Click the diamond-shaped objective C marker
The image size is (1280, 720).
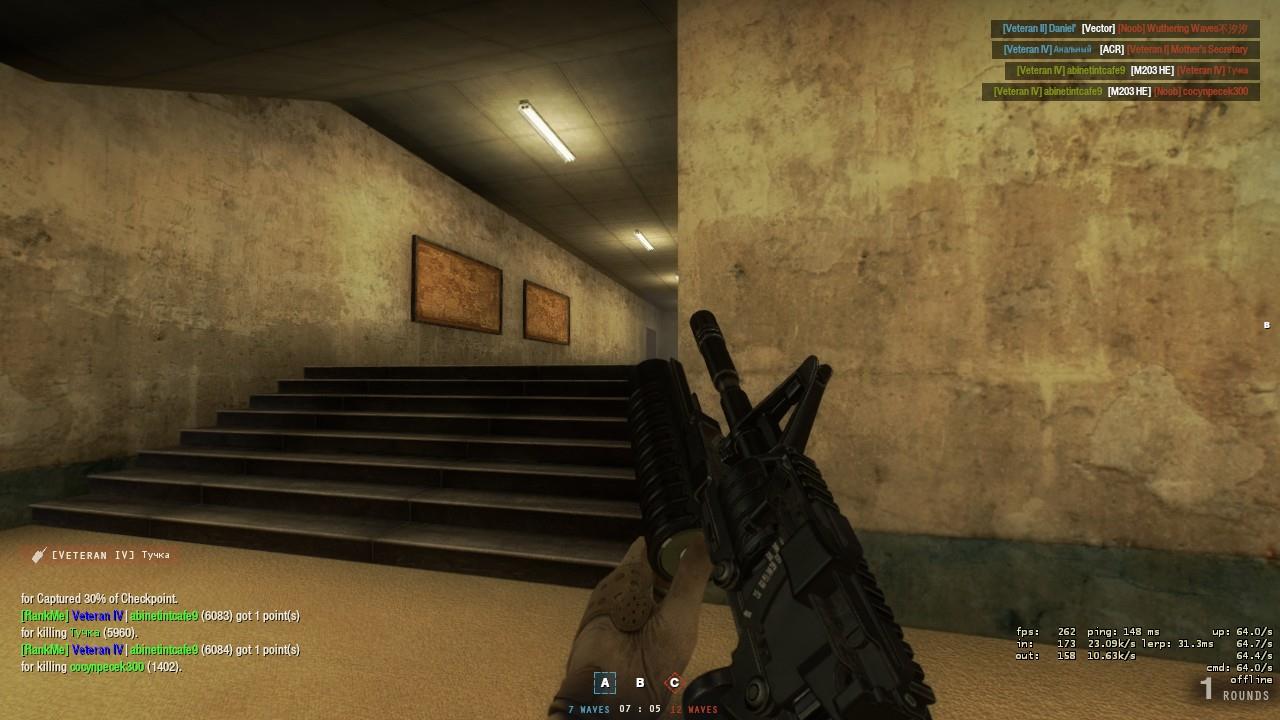tap(674, 682)
